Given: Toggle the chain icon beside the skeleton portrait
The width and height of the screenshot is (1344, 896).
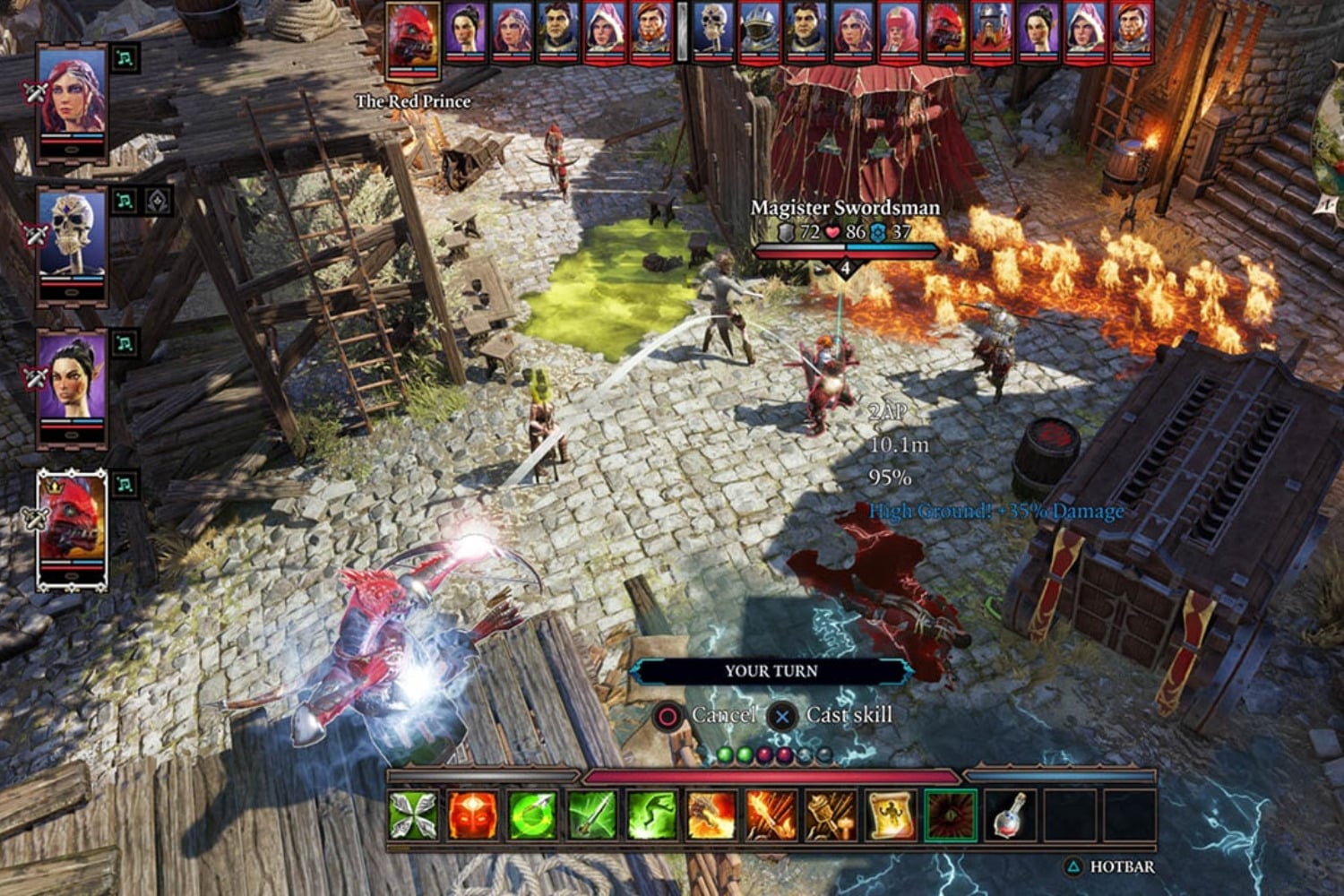Looking at the screenshot, I should click(x=124, y=202).
